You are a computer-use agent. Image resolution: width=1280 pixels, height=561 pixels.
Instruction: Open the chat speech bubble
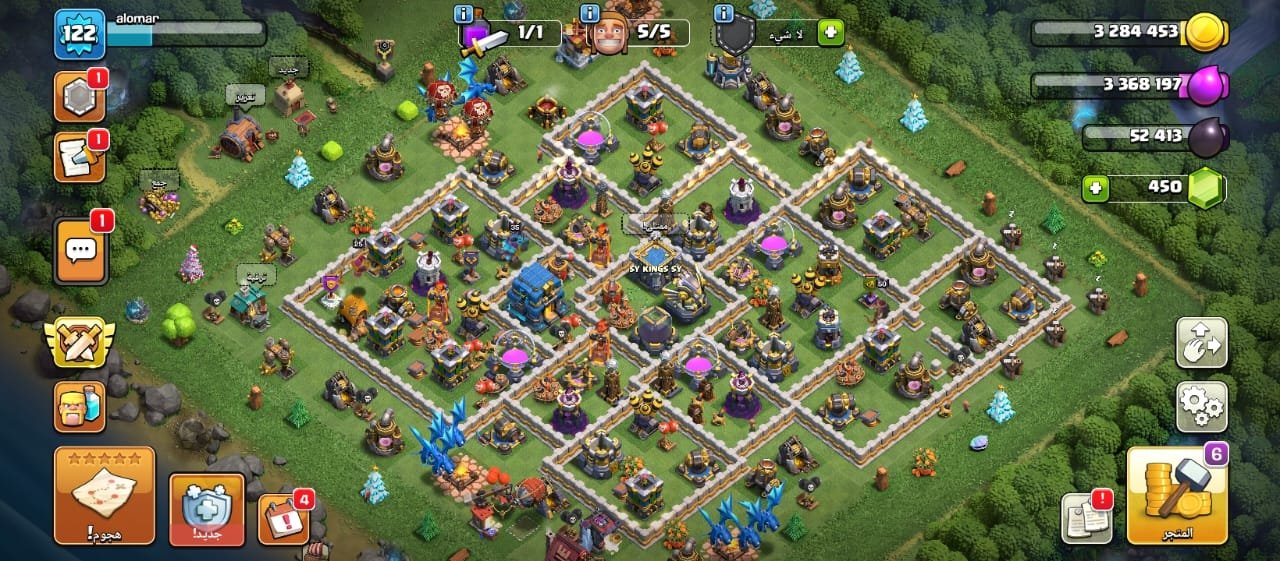(x=80, y=251)
